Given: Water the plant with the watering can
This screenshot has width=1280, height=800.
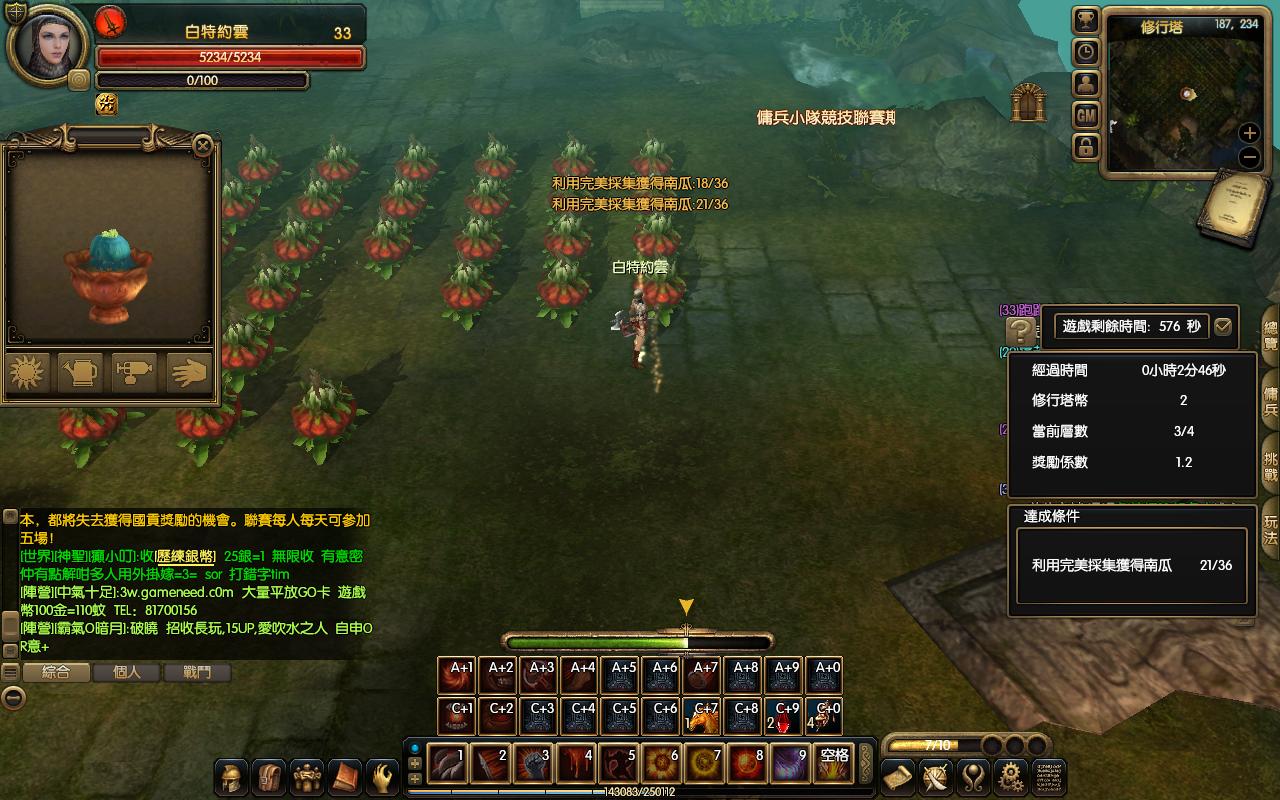Looking at the screenshot, I should tap(81, 372).
